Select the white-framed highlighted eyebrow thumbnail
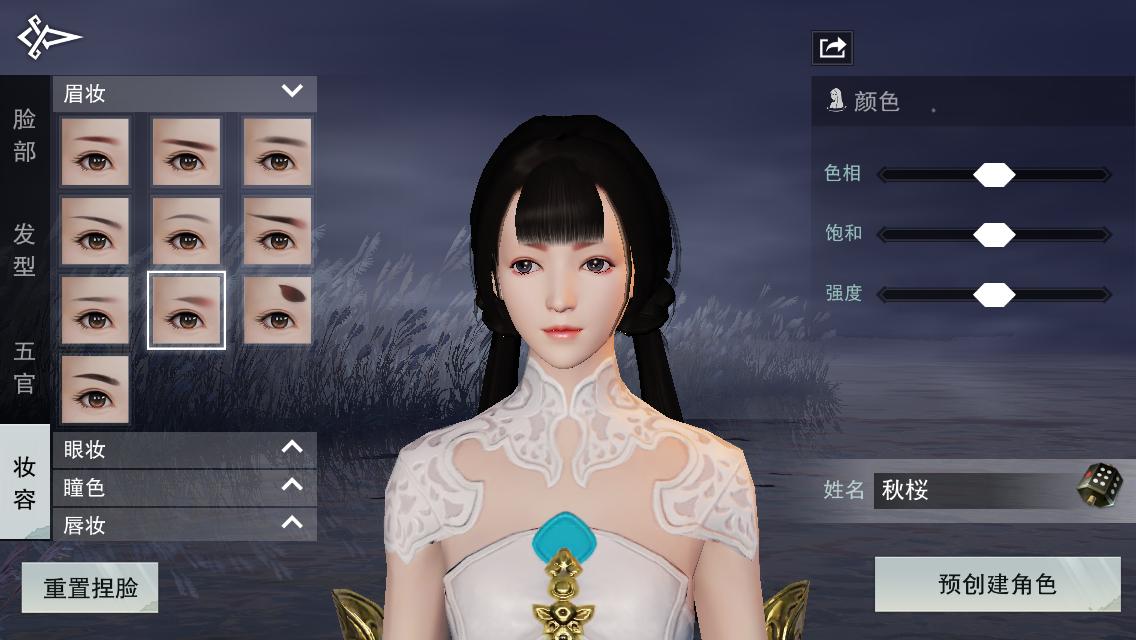 tap(186, 310)
